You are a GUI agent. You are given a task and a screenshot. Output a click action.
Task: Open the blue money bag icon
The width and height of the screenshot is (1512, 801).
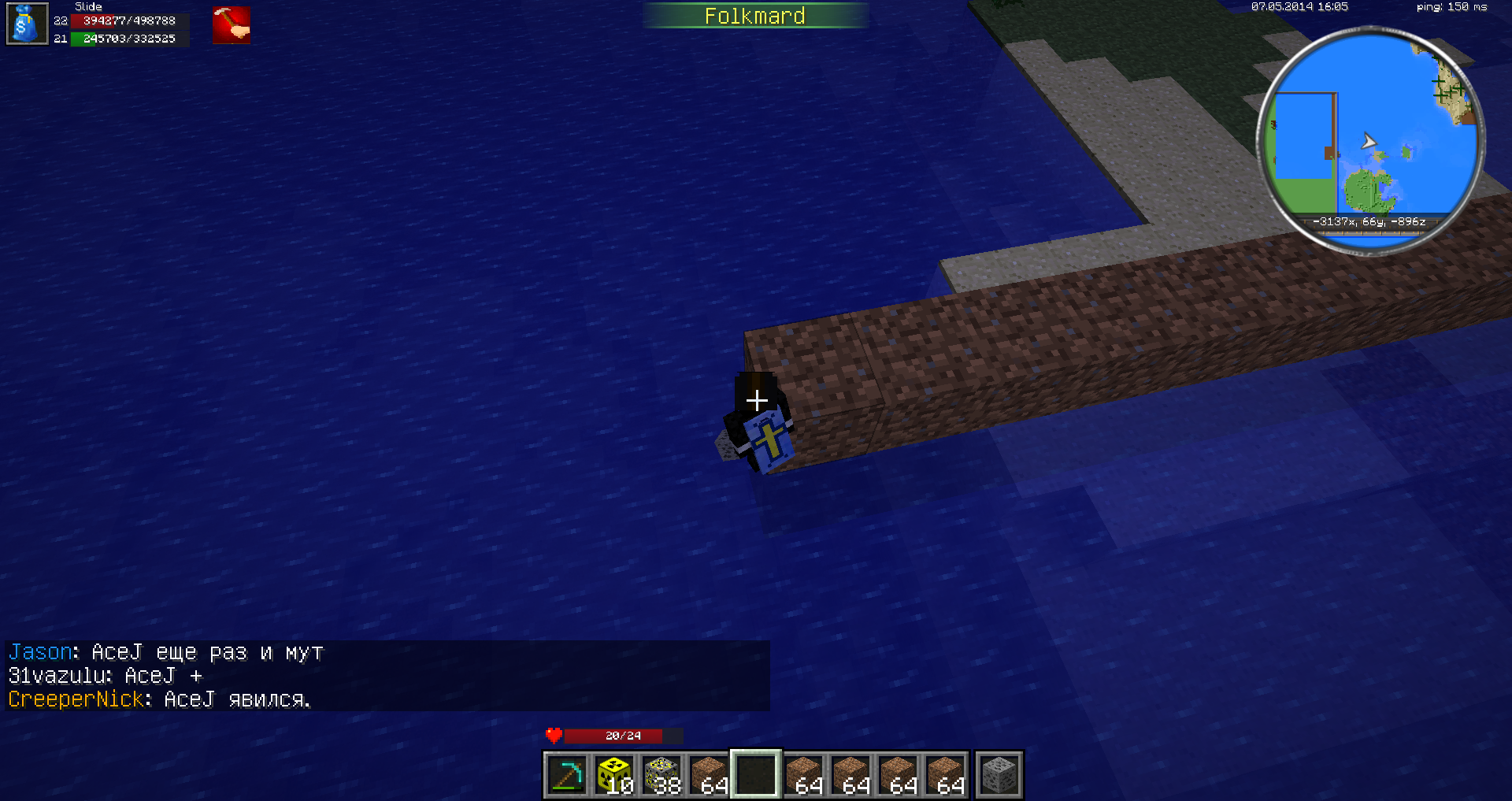coord(27,24)
